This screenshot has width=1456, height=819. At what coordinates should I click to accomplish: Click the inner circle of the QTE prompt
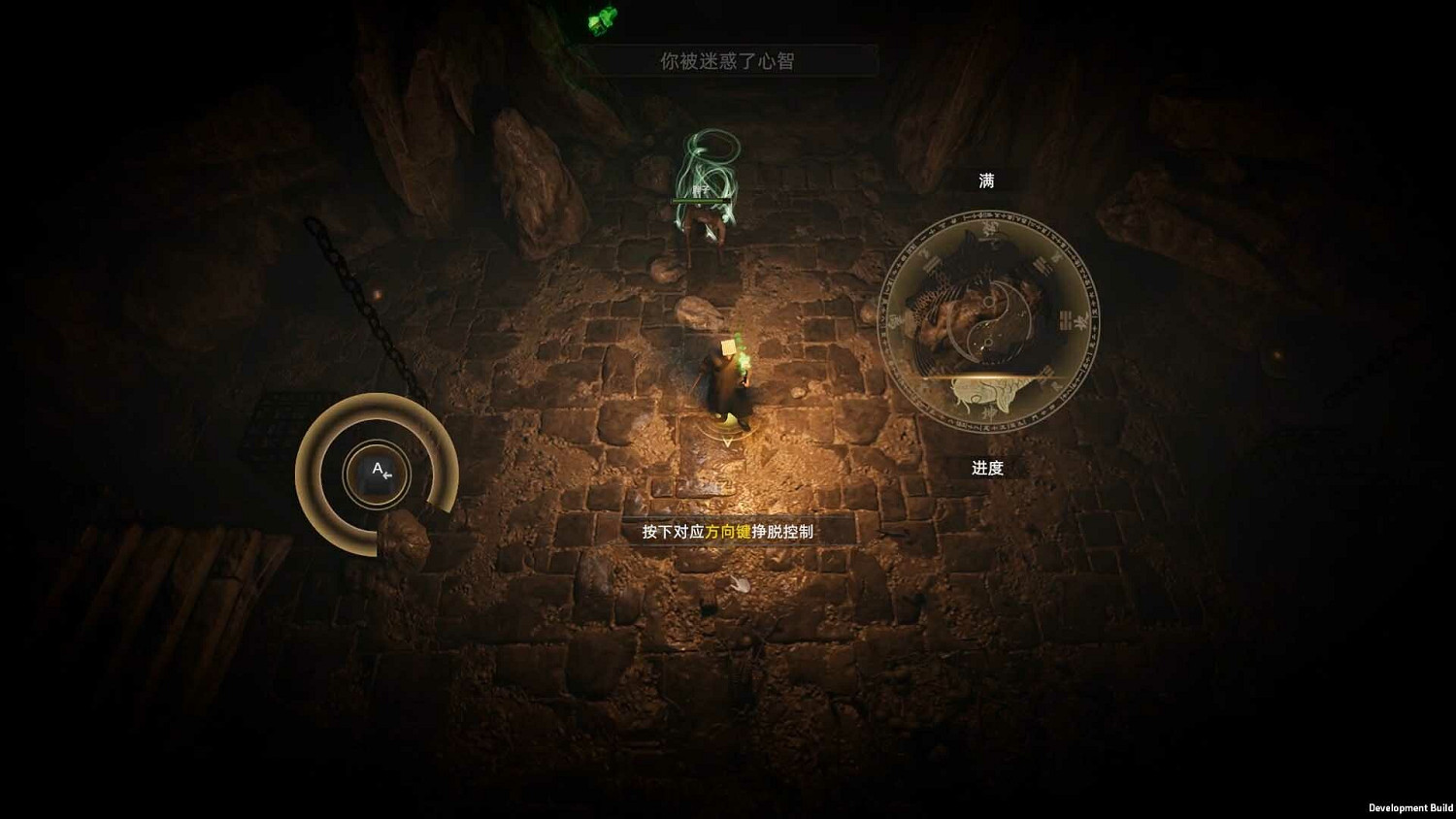tap(377, 473)
